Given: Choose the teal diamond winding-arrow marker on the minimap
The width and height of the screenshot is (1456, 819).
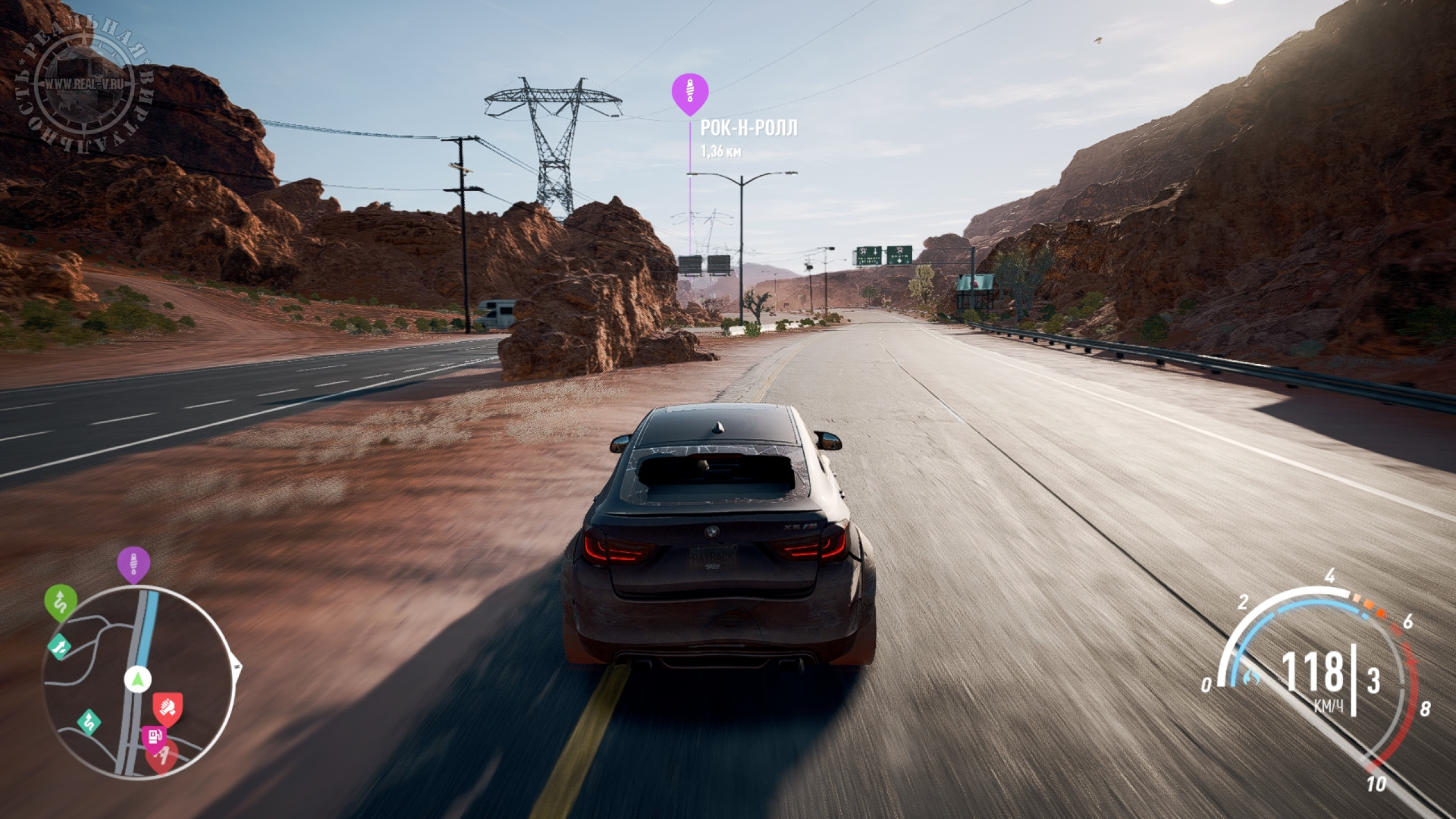Looking at the screenshot, I should (x=89, y=722).
